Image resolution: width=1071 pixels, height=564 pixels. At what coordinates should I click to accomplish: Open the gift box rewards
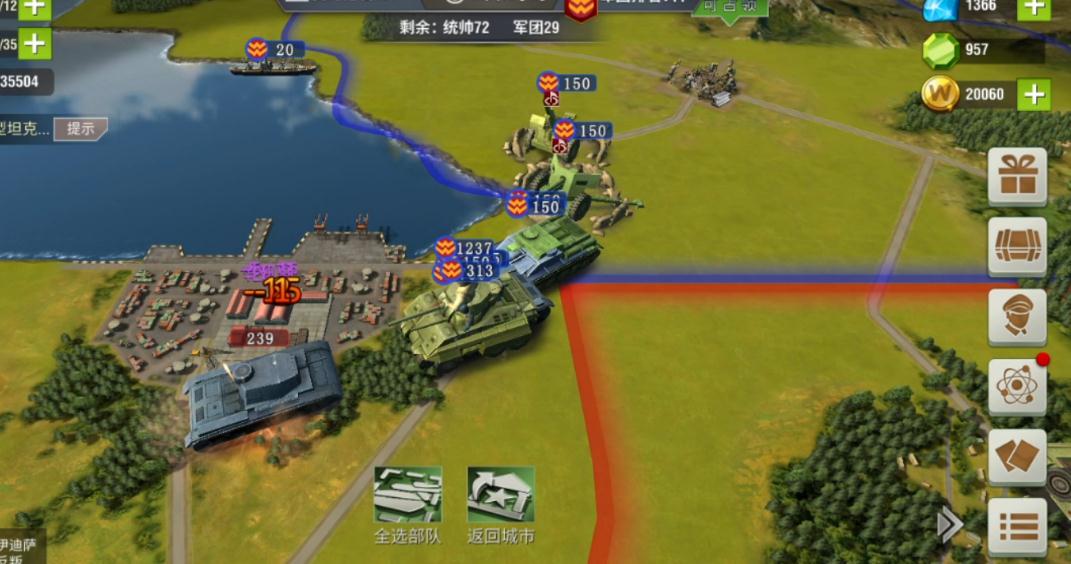(x=1017, y=177)
